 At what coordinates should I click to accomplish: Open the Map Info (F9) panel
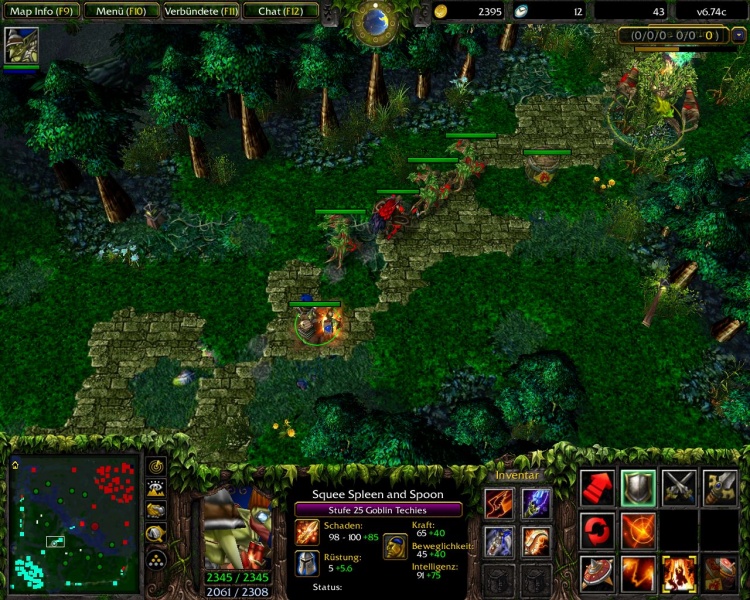(x=41, y=11)
